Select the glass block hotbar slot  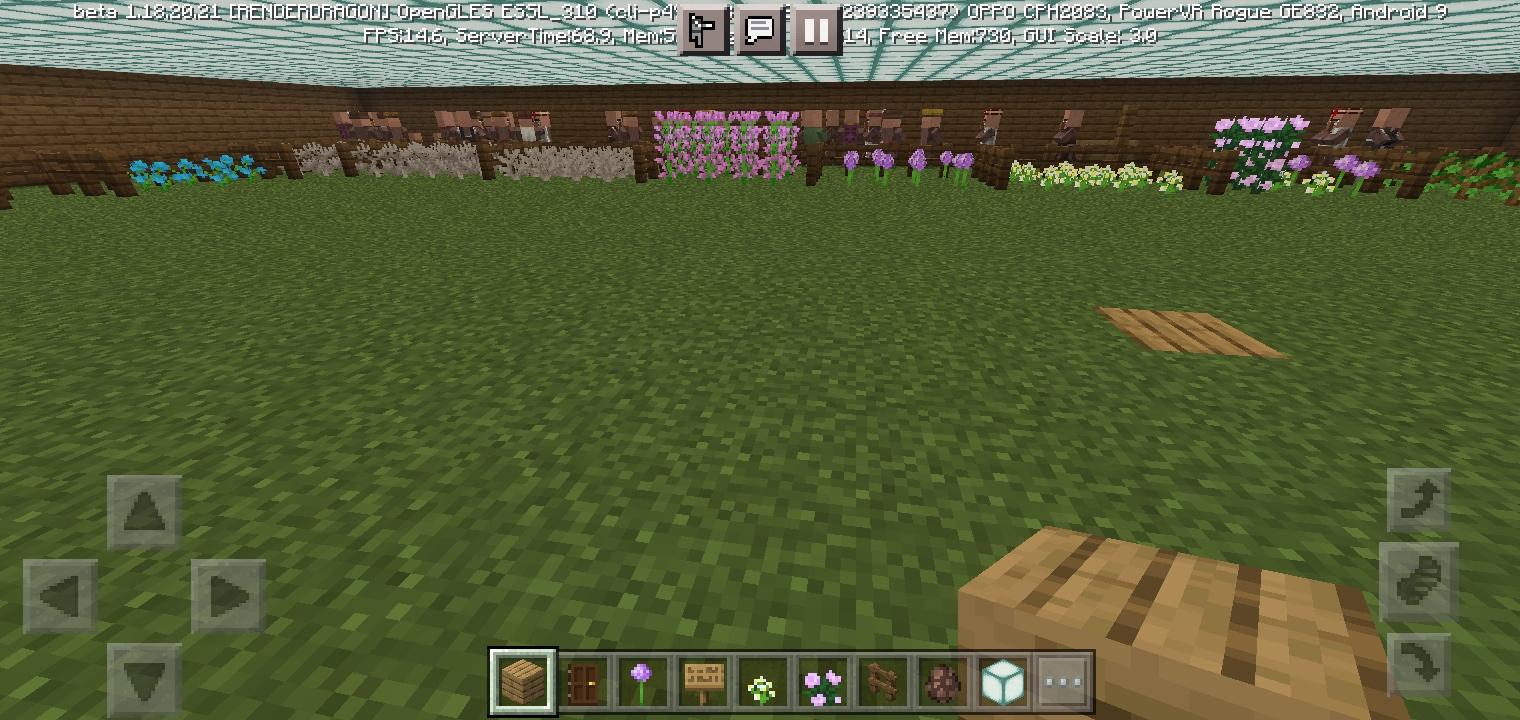(1002, 683)
